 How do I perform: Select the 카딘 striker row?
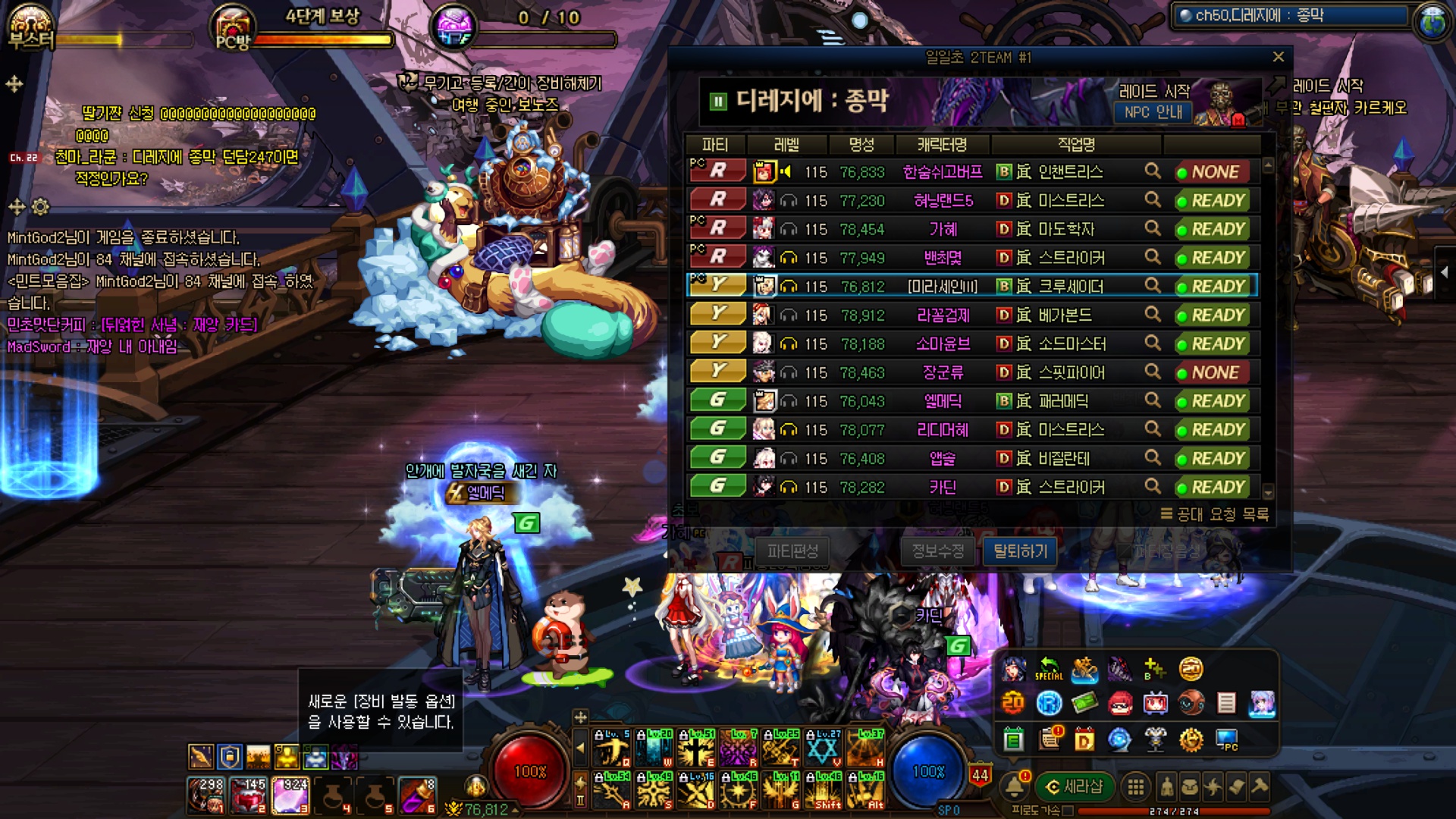(943, 487)
